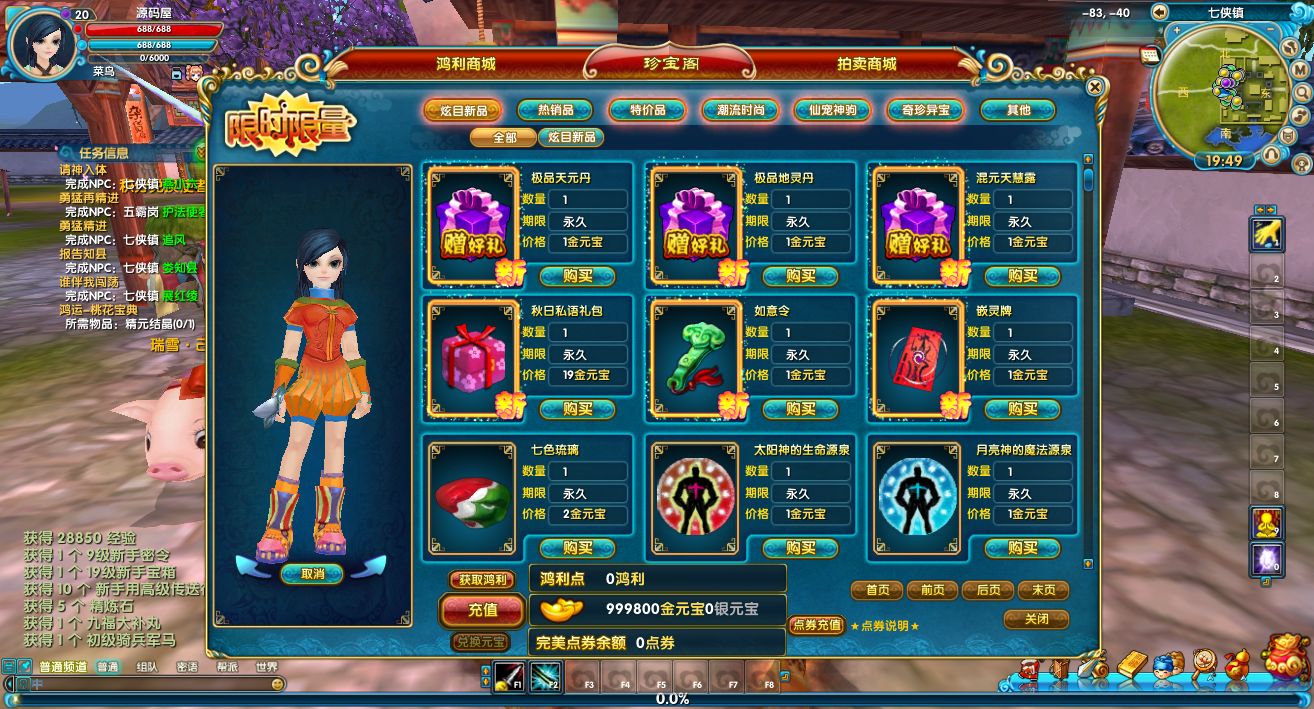Click the 全部 filter button

pos(503,137)
